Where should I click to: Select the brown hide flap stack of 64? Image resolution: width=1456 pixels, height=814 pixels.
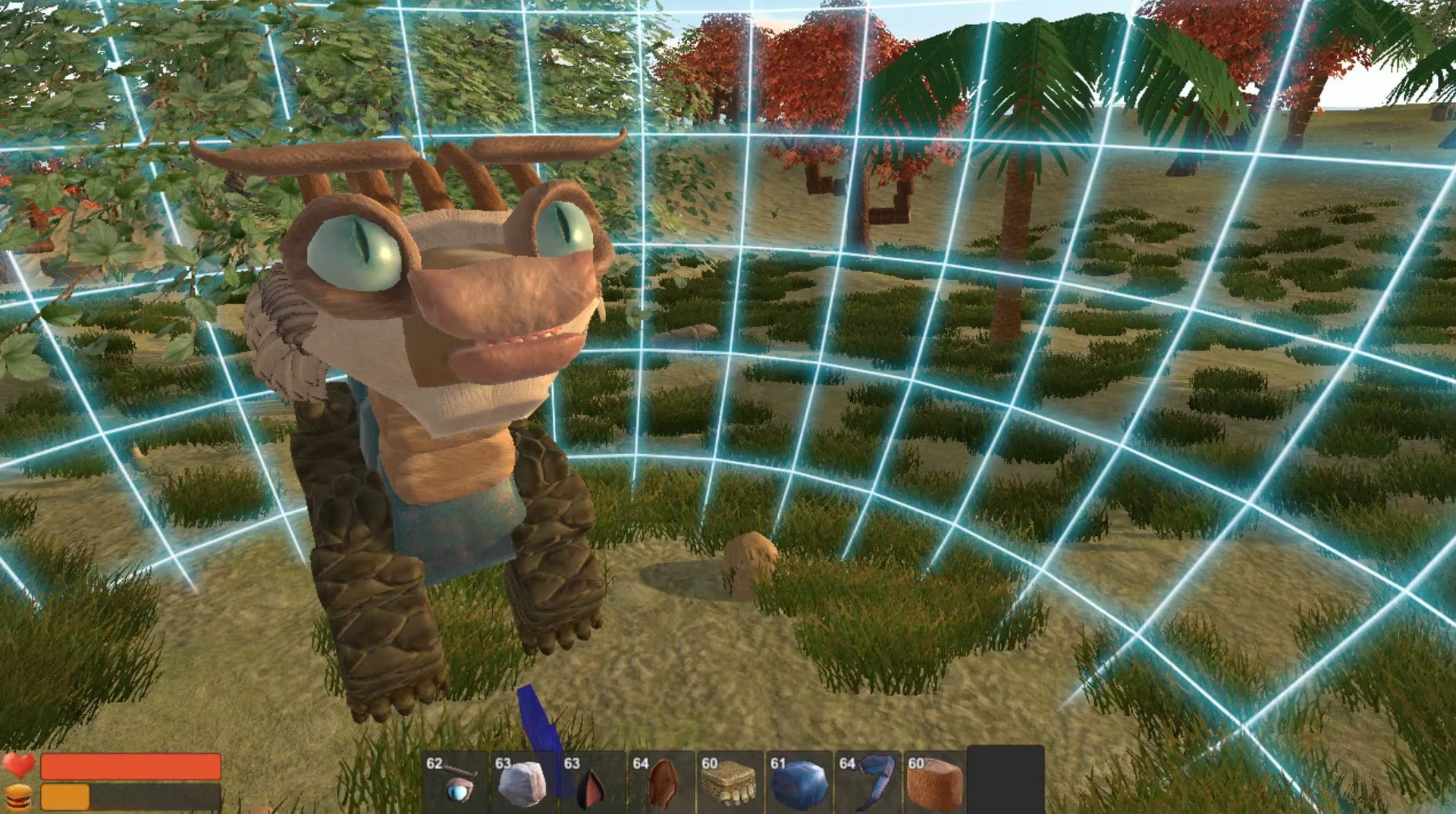pyautogui.click(x=661, y=786)
